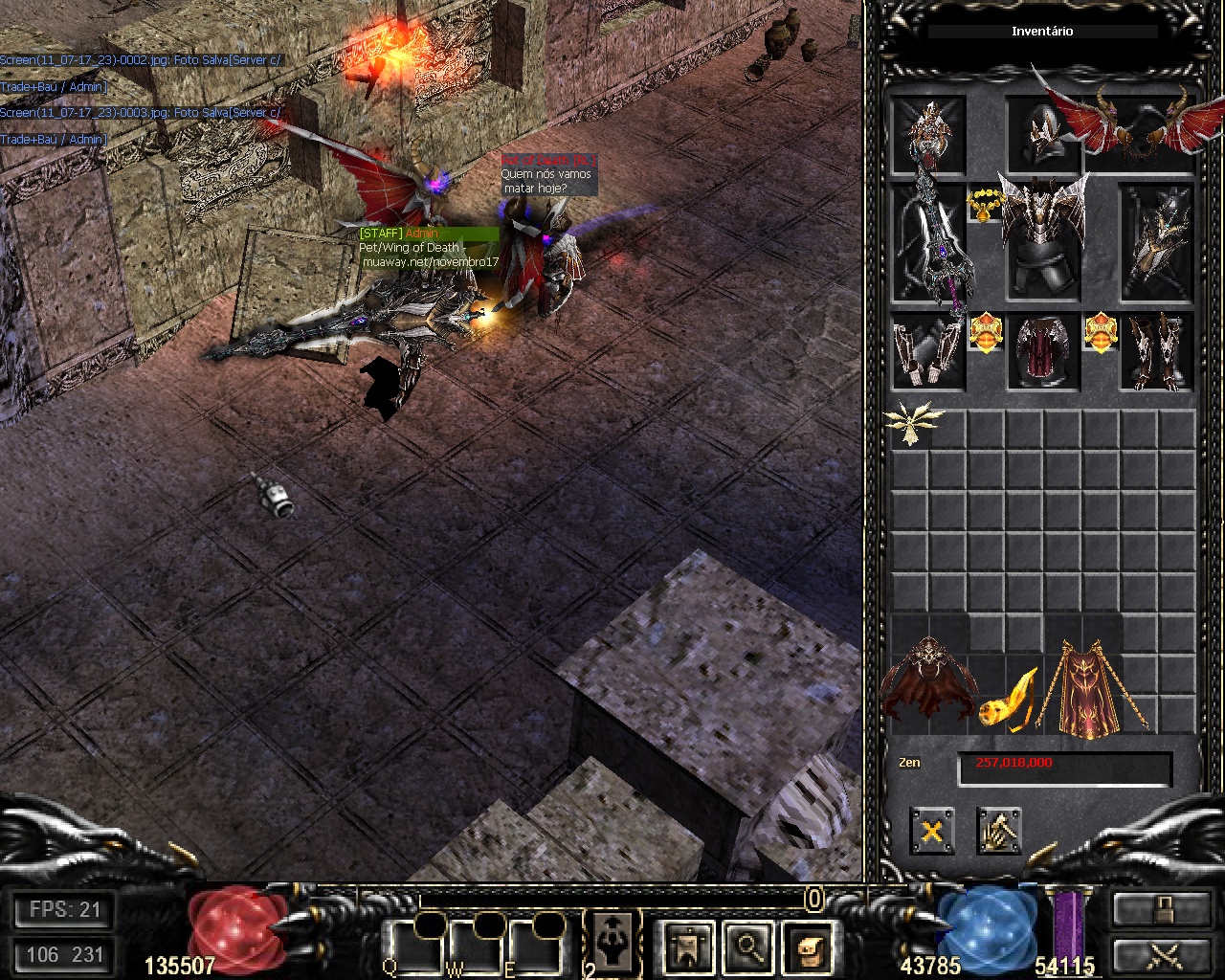The width and height of the screenshot is (1225, 980).
Task: Select the equipped gloves slot
Action: click(927, 351)
